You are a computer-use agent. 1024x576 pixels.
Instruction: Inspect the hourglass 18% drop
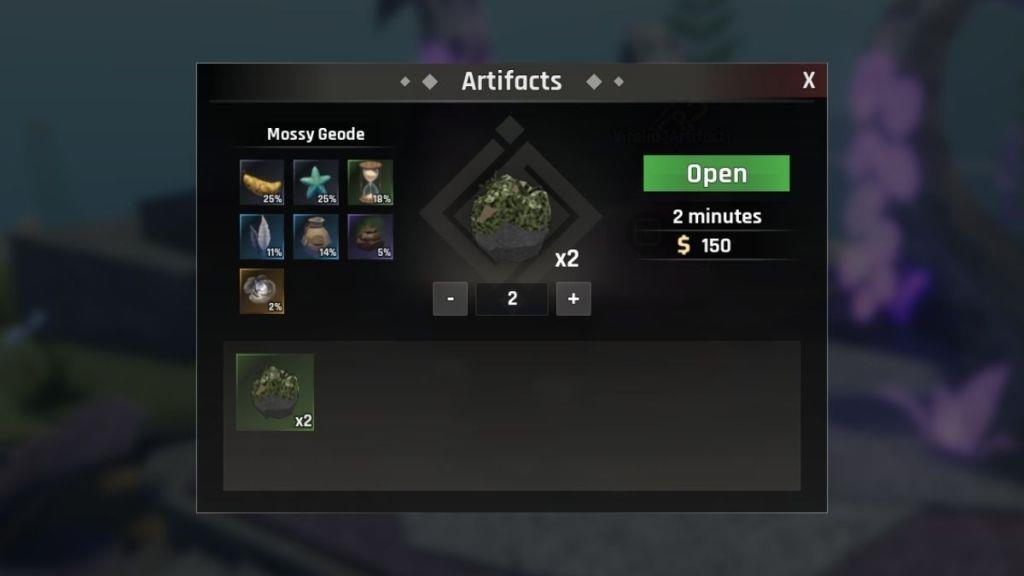(x=370, y=182)
